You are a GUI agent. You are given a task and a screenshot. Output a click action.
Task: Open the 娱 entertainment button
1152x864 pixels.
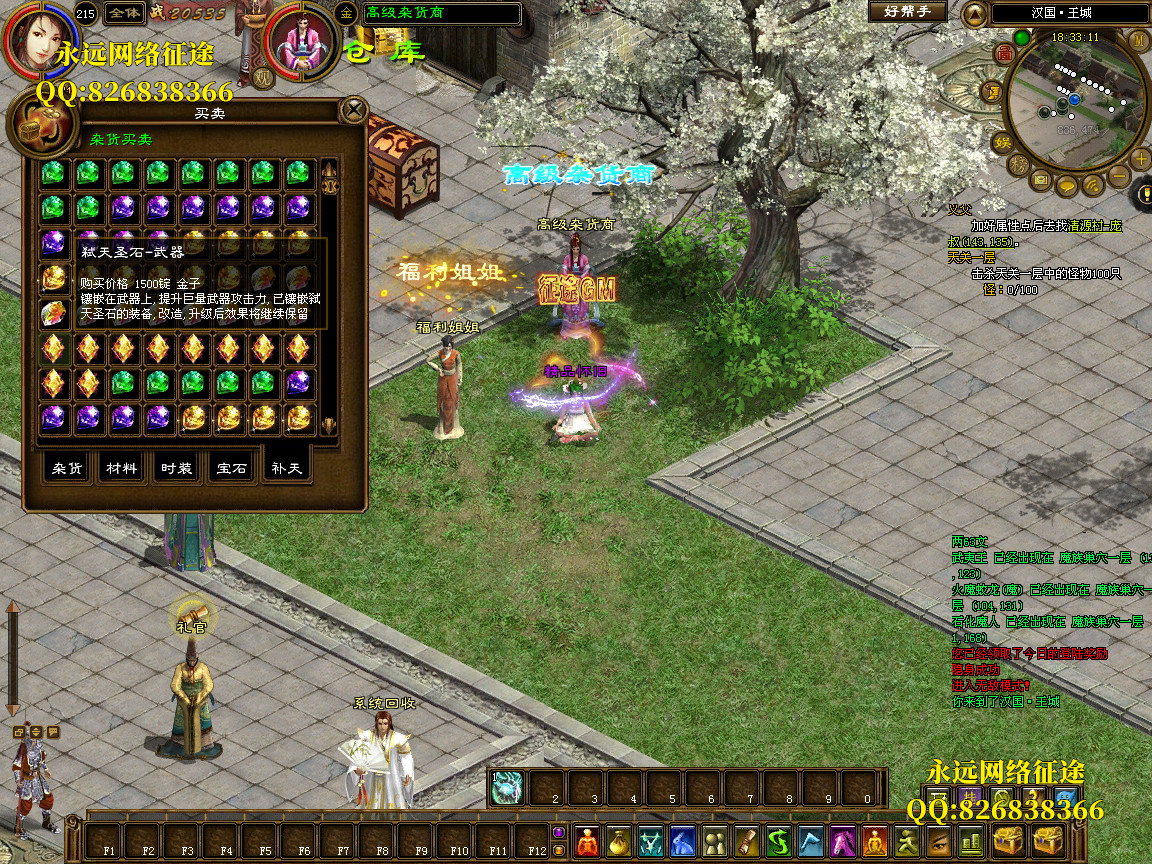1001,143
